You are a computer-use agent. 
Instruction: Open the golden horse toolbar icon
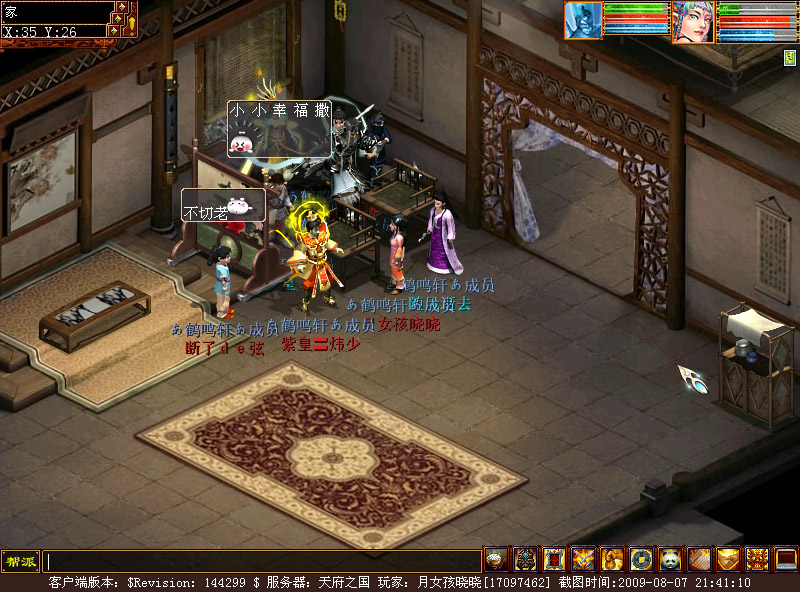coord(612,560)
